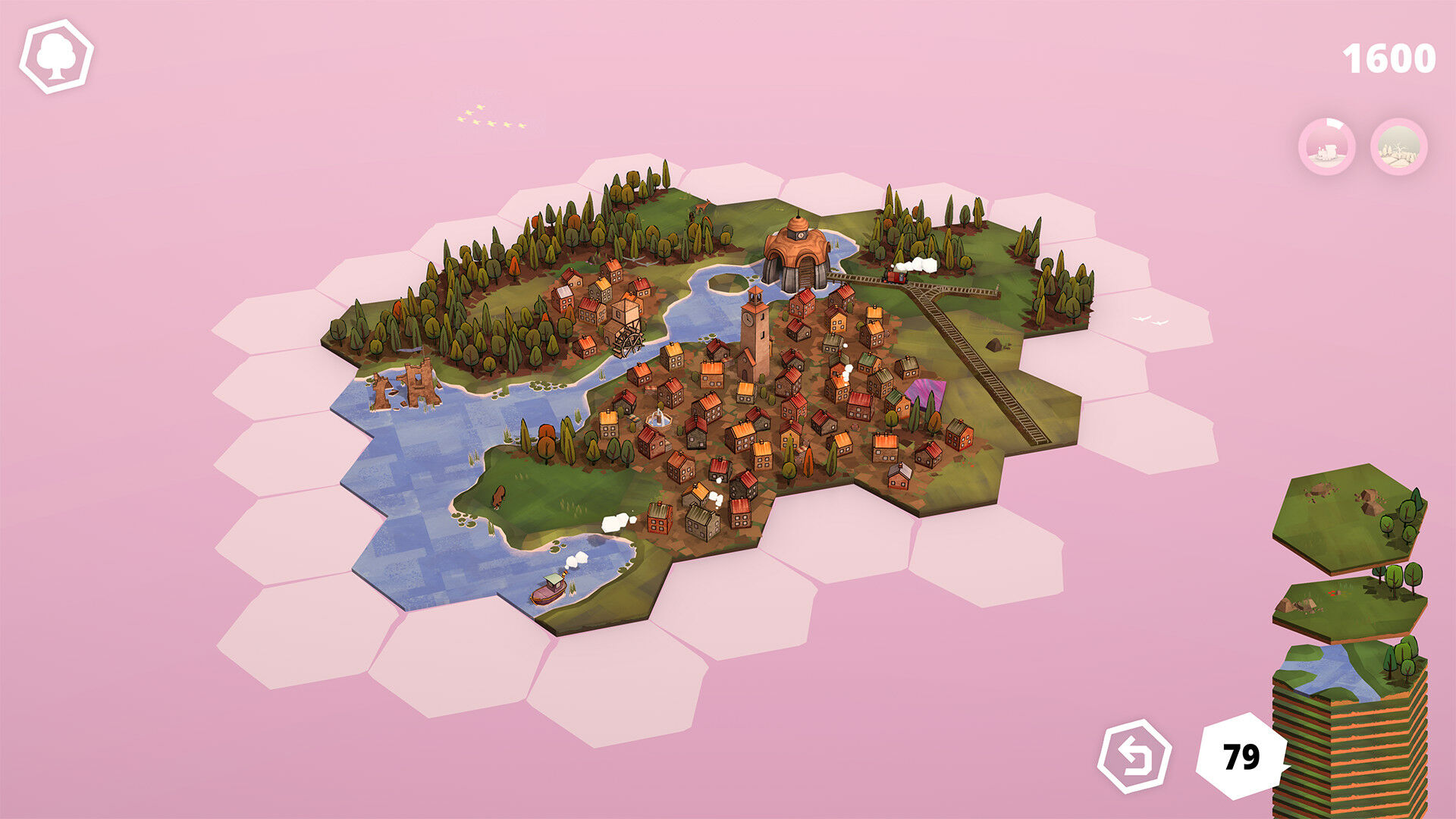The width and height of the screenshot is (1456, 819).
Task: Pick the top grass tile on the stack
Action: click(1348, 516)
